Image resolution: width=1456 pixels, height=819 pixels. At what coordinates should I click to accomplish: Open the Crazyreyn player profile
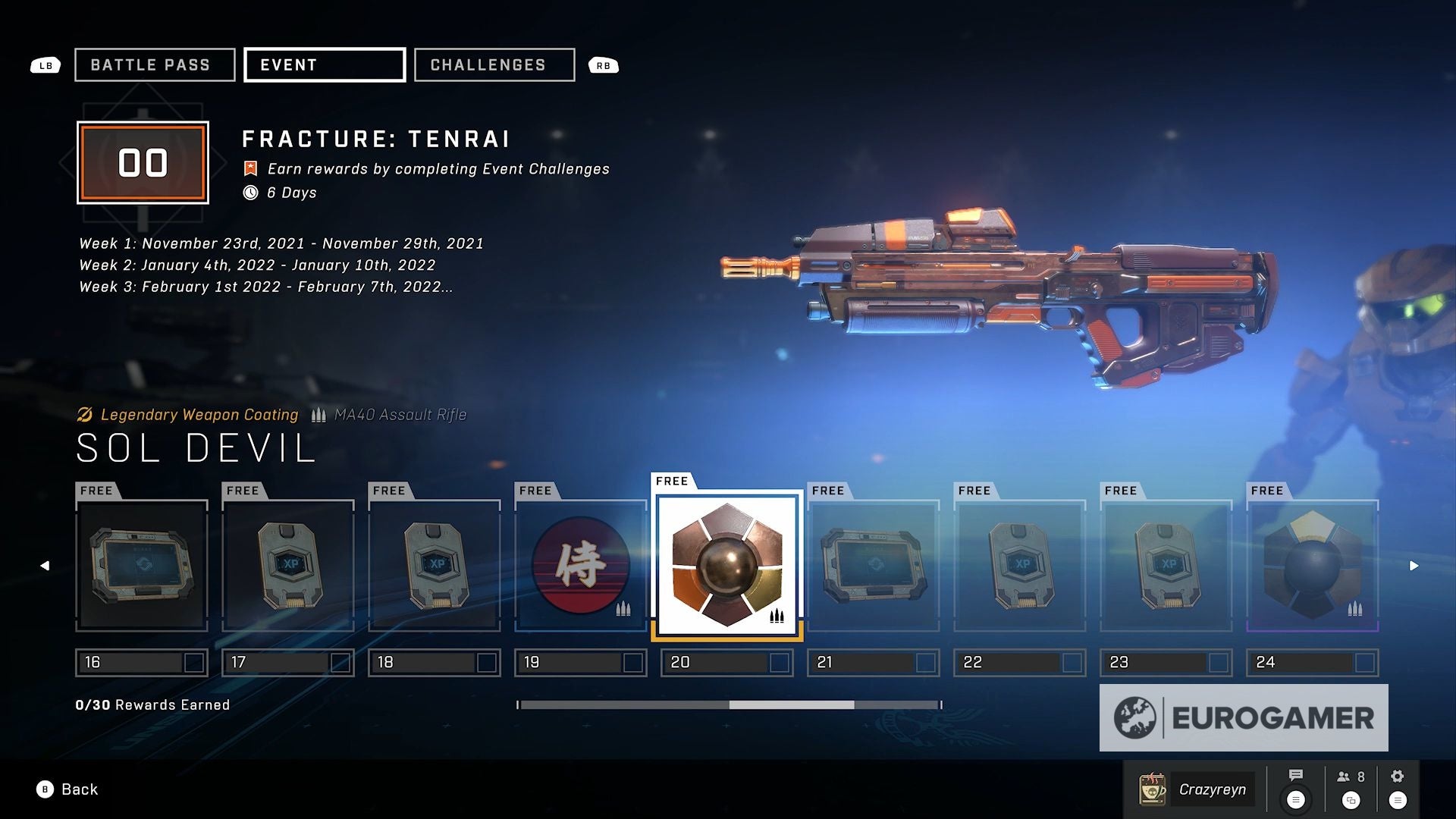pyautogui.click(x=1197, y=789)
